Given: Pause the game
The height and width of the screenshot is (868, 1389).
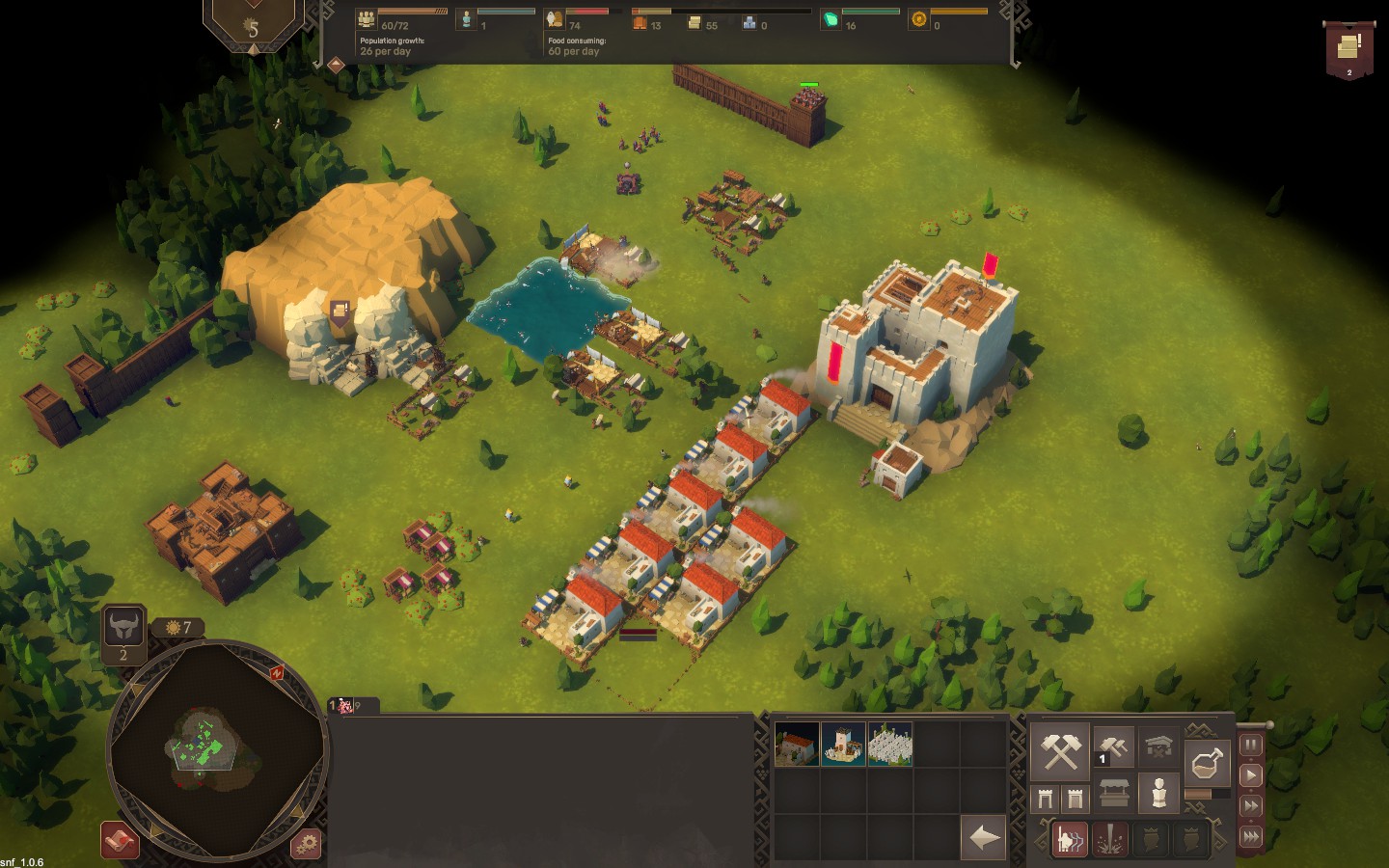Looking at the screenshot, I should (x=1251, y=745).
